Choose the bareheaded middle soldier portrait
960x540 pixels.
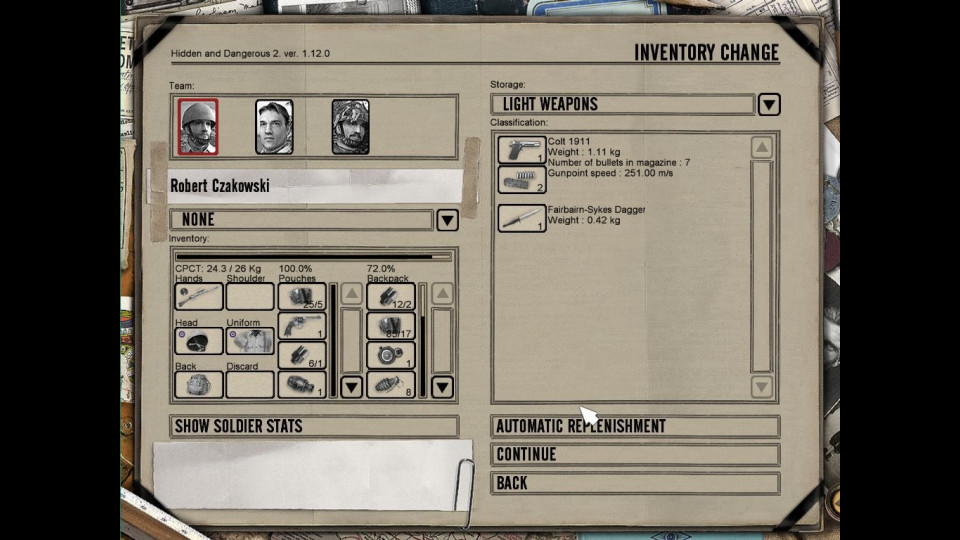tap(274, 127)
